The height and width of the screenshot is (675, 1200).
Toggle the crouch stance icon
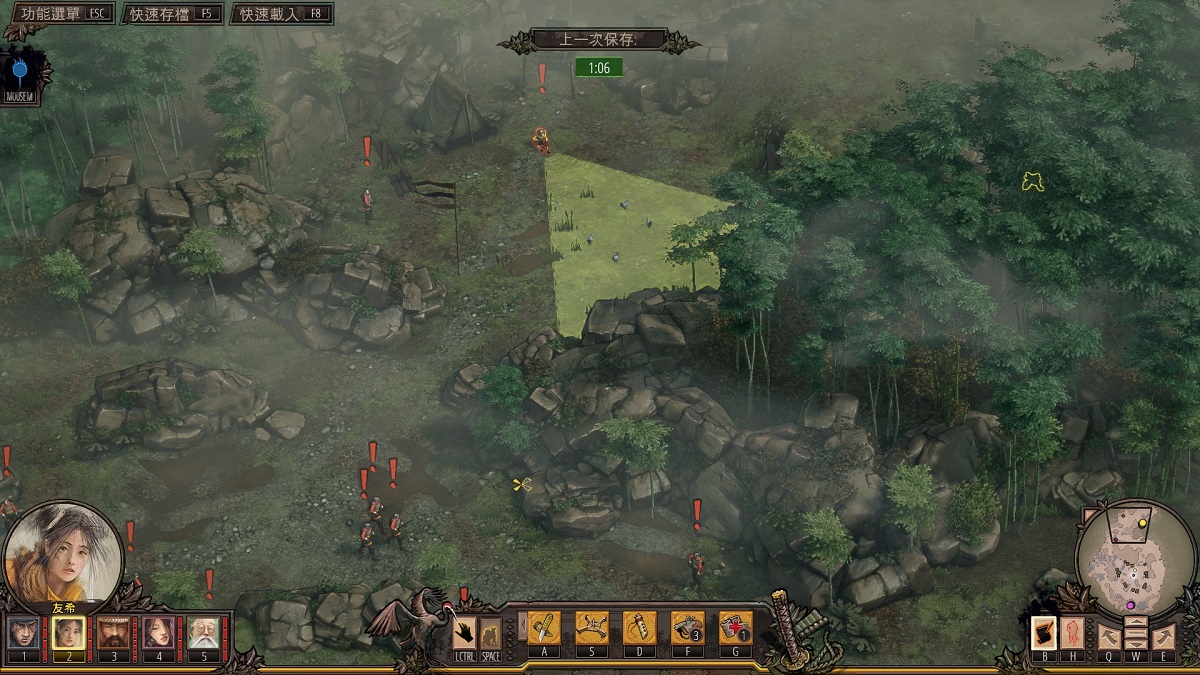490,632
